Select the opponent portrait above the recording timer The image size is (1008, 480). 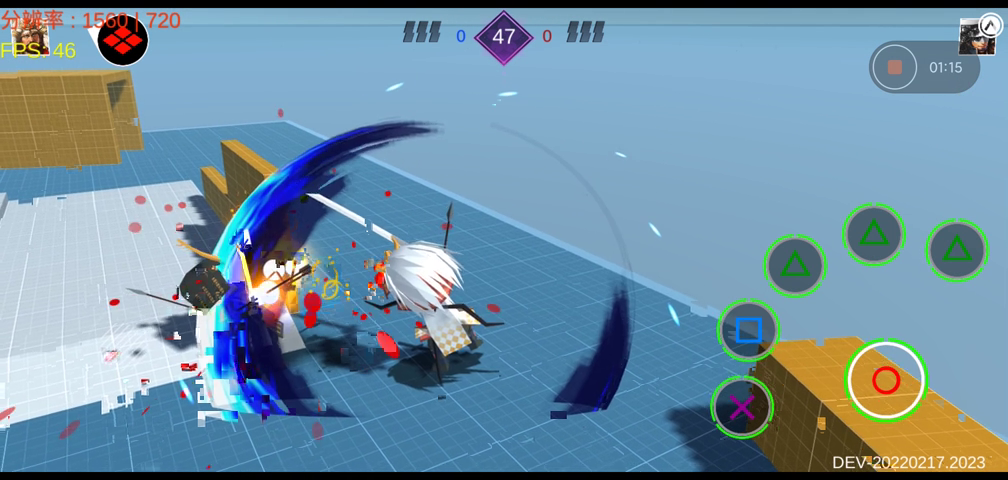(977, 37)
